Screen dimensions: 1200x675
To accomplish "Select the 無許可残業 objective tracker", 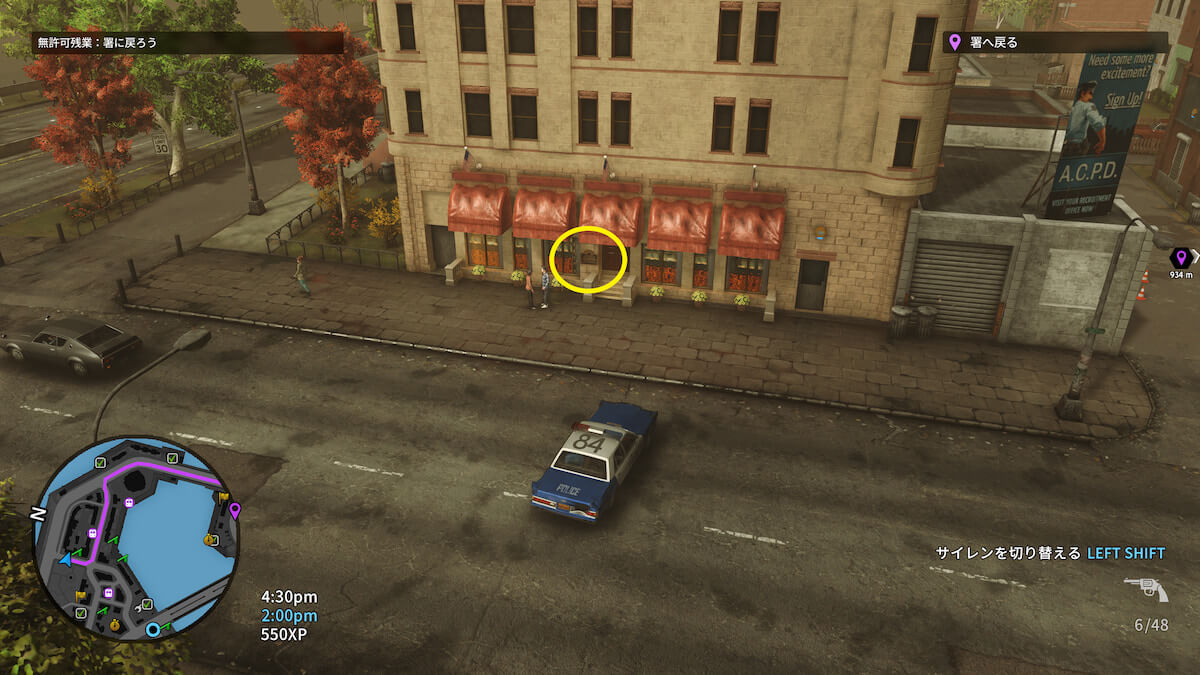I will pos(190,43).
